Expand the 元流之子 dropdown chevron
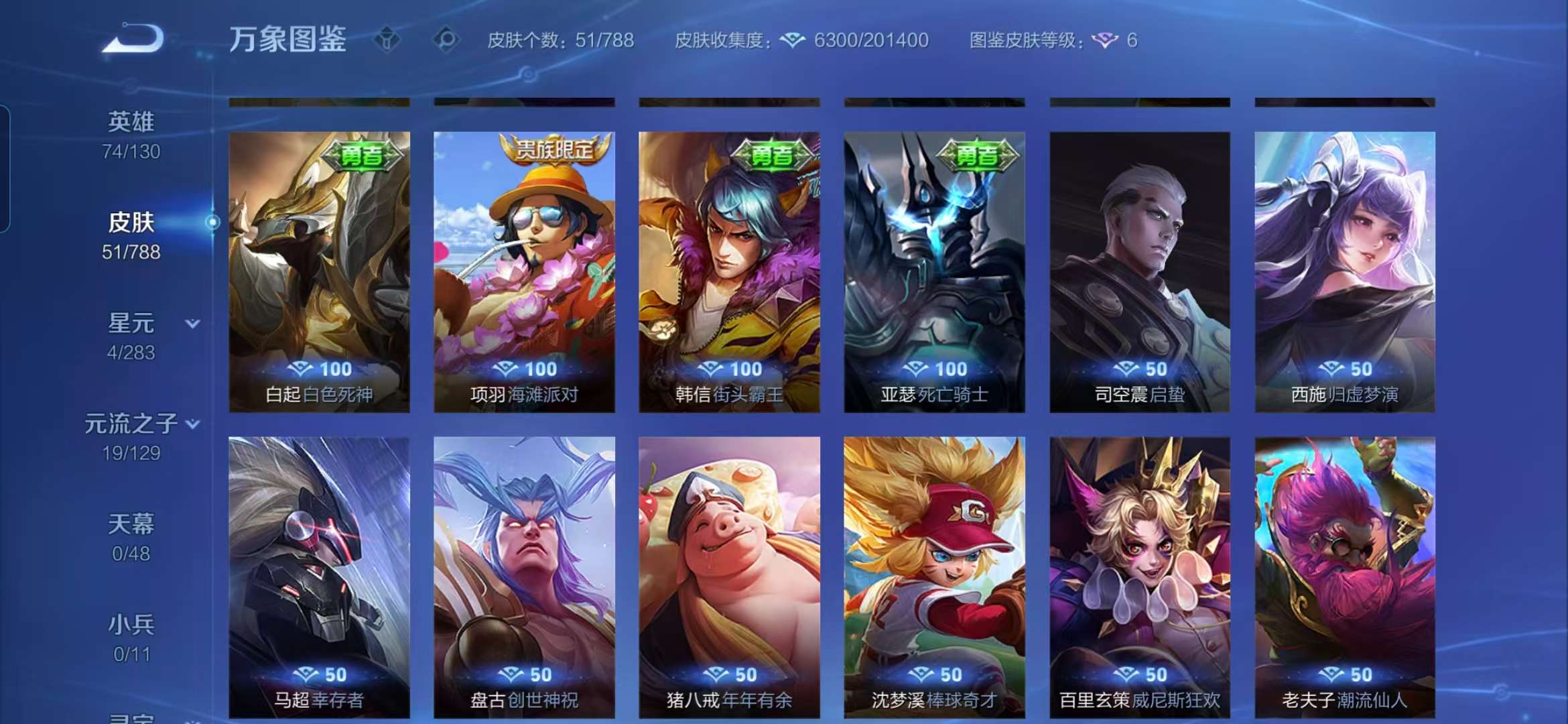 coord(193,424)
